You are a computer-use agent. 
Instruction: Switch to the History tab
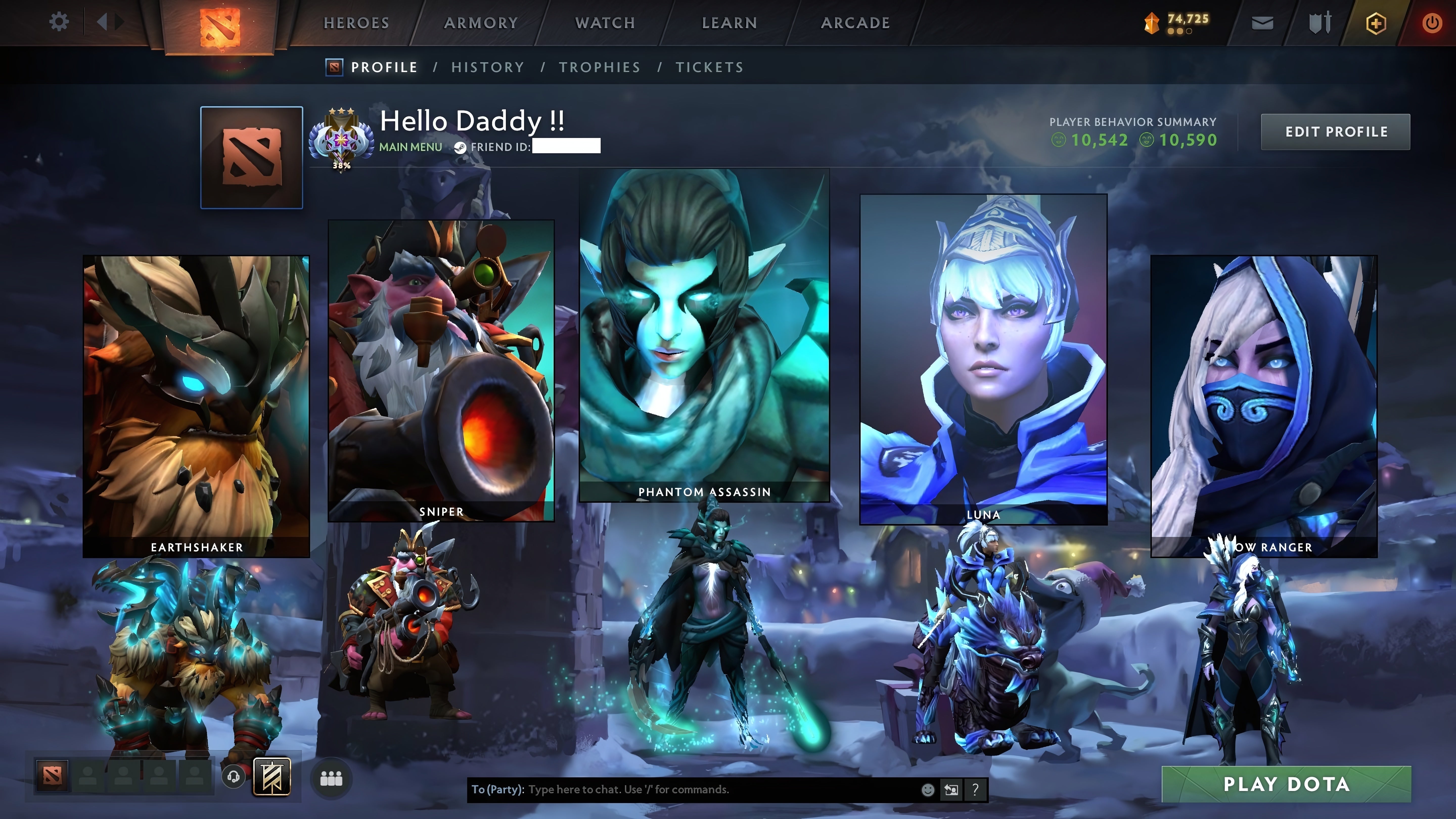487,67
